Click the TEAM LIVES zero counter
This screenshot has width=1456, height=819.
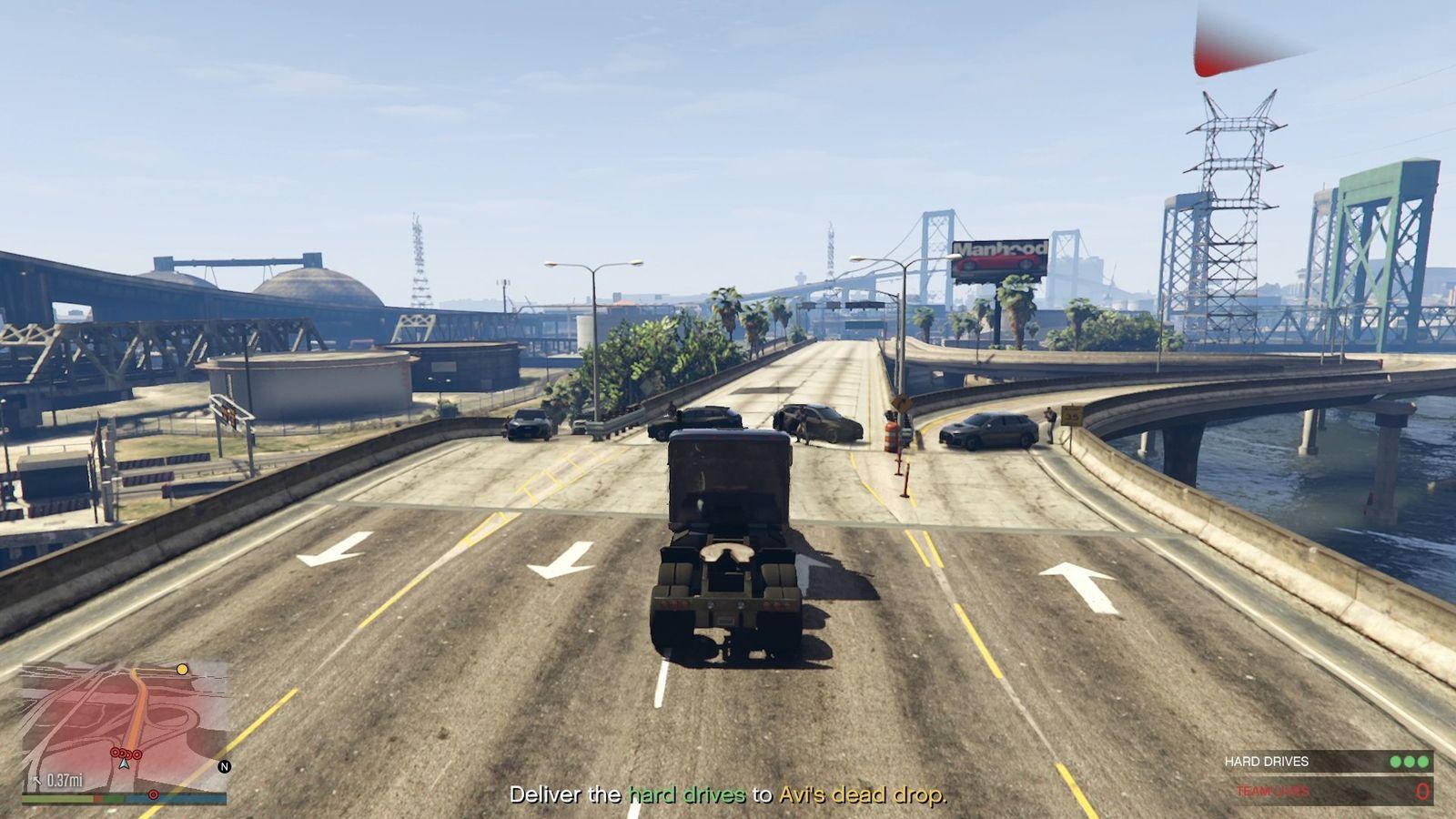pyautogui.click(x=1422, y=791)
